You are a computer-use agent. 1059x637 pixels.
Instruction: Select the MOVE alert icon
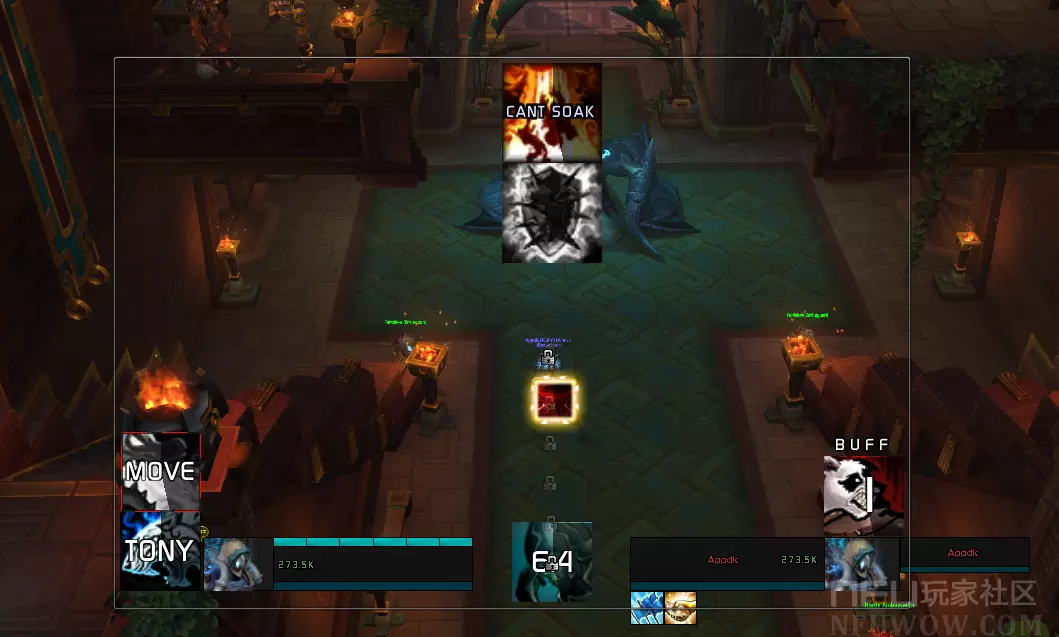(160, 471)
